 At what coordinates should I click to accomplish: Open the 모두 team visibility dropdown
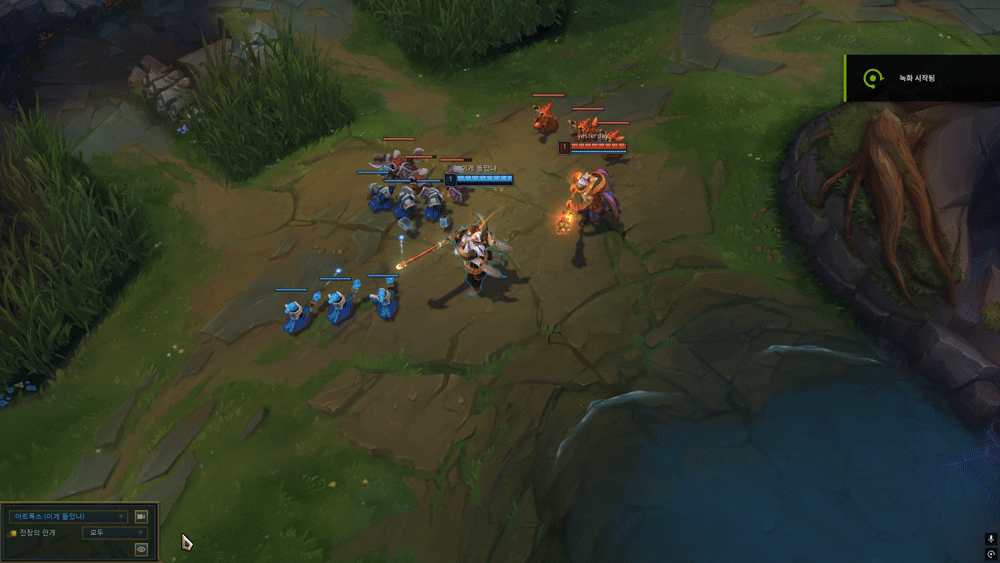(114, 533)
